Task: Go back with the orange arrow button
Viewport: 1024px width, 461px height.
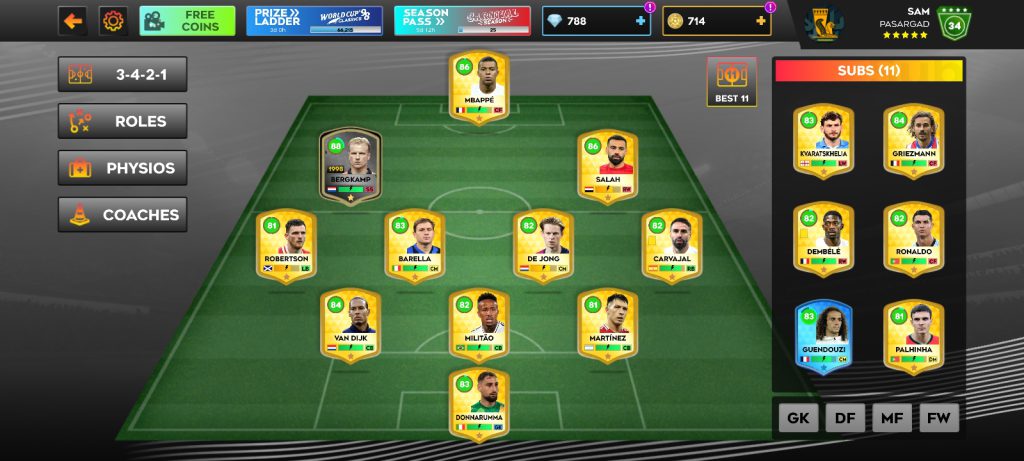Action: point(72,21)
